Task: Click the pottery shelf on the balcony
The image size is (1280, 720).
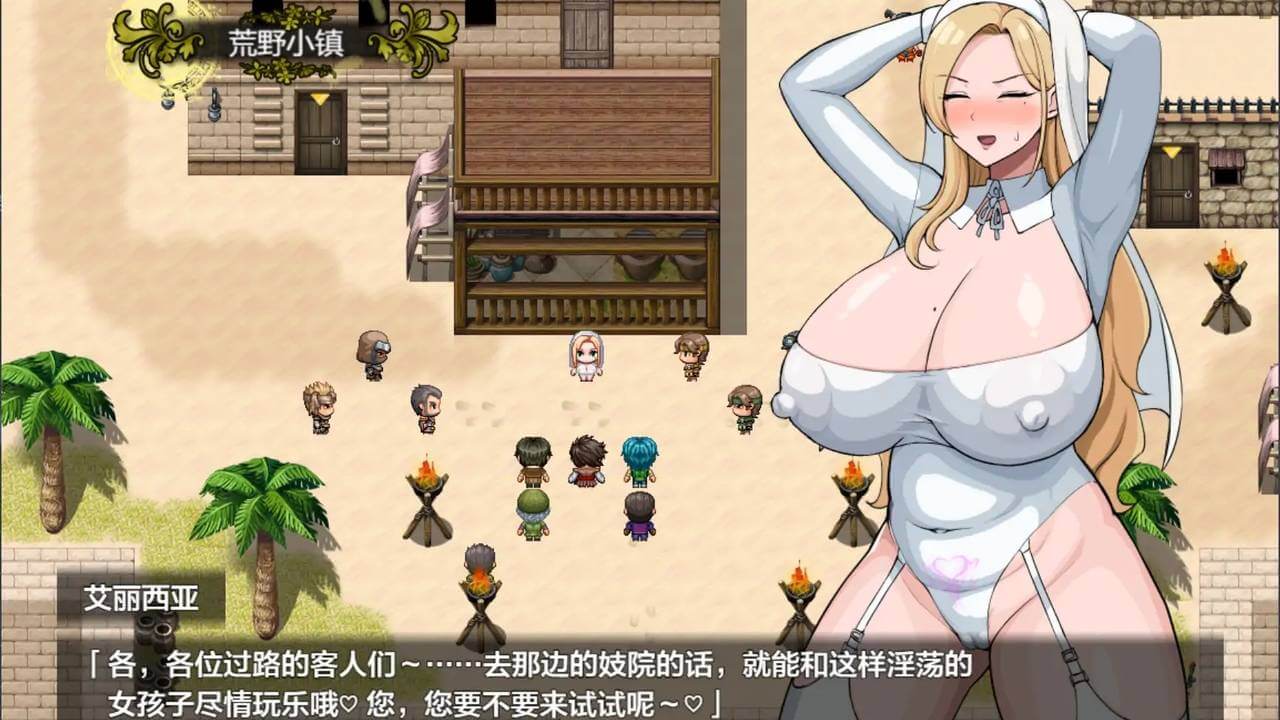Action: click(520, 268)
